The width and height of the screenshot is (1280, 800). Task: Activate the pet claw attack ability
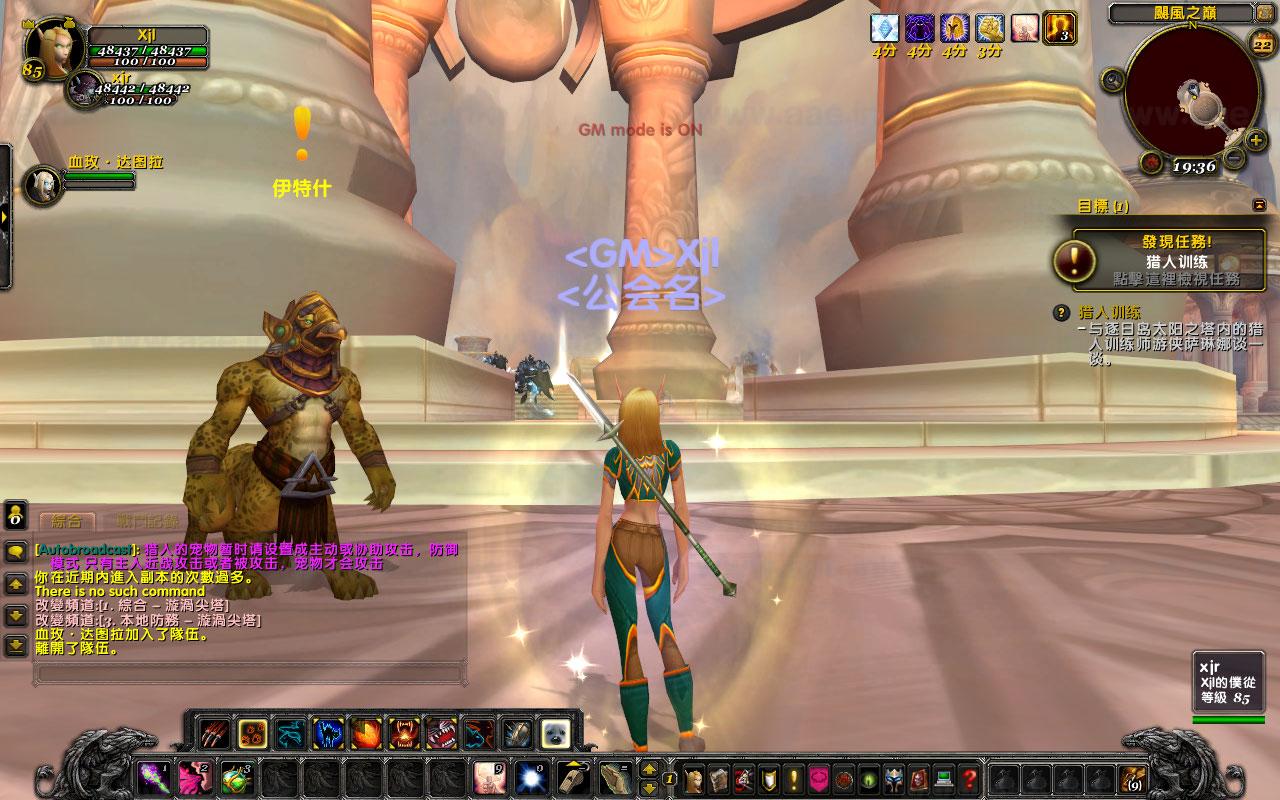coord(213,734)
